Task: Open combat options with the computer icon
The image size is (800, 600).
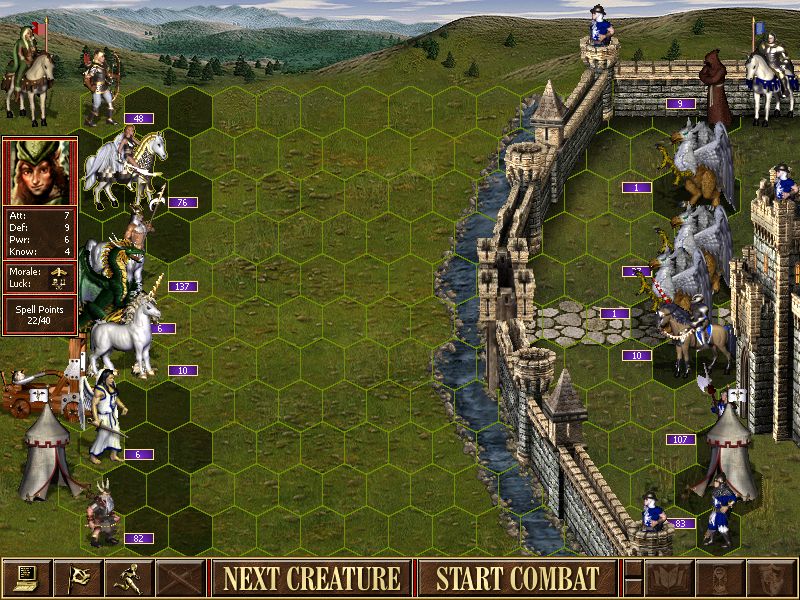Action: [26, 578]
